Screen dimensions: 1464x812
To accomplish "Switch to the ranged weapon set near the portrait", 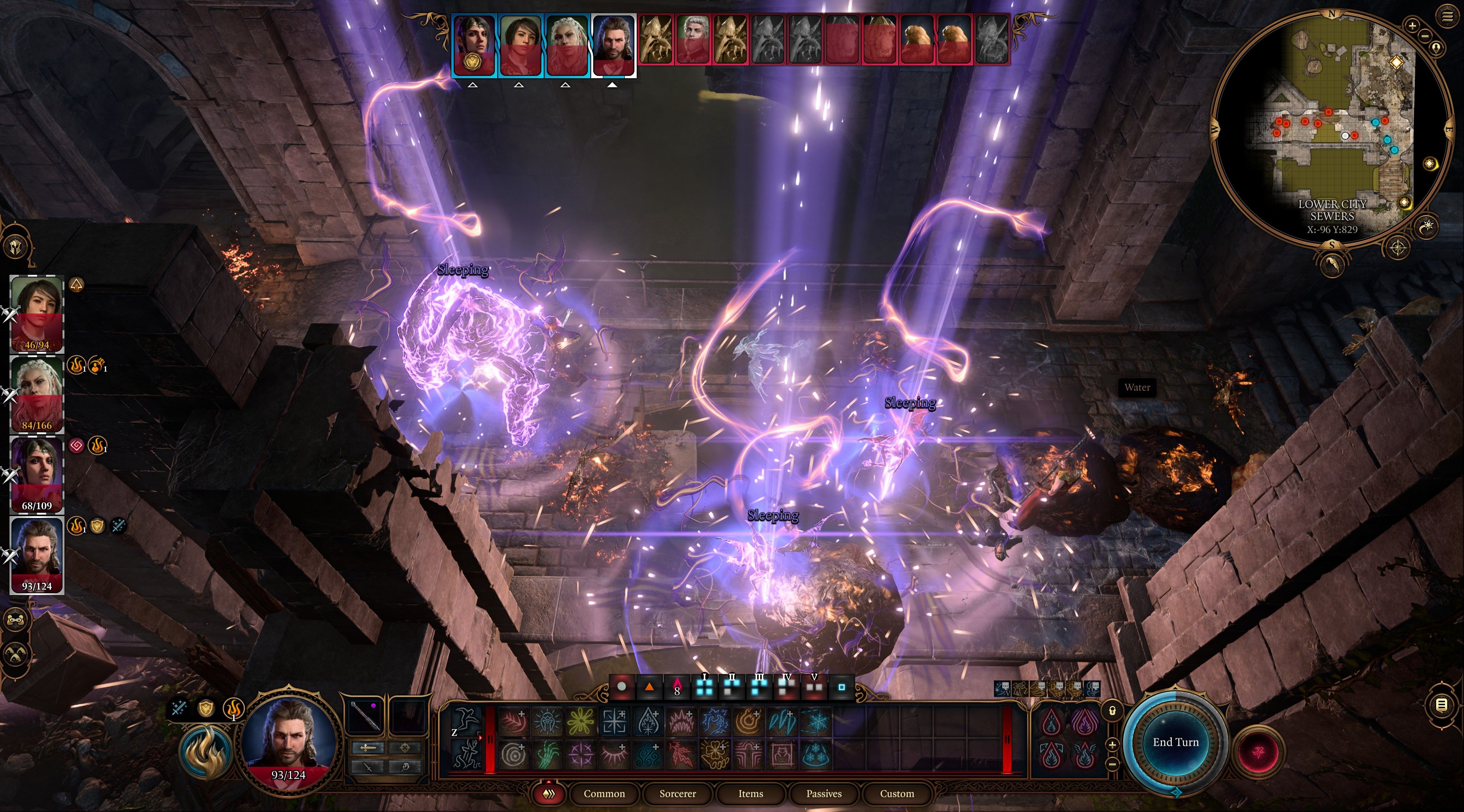I will (405, 748).
